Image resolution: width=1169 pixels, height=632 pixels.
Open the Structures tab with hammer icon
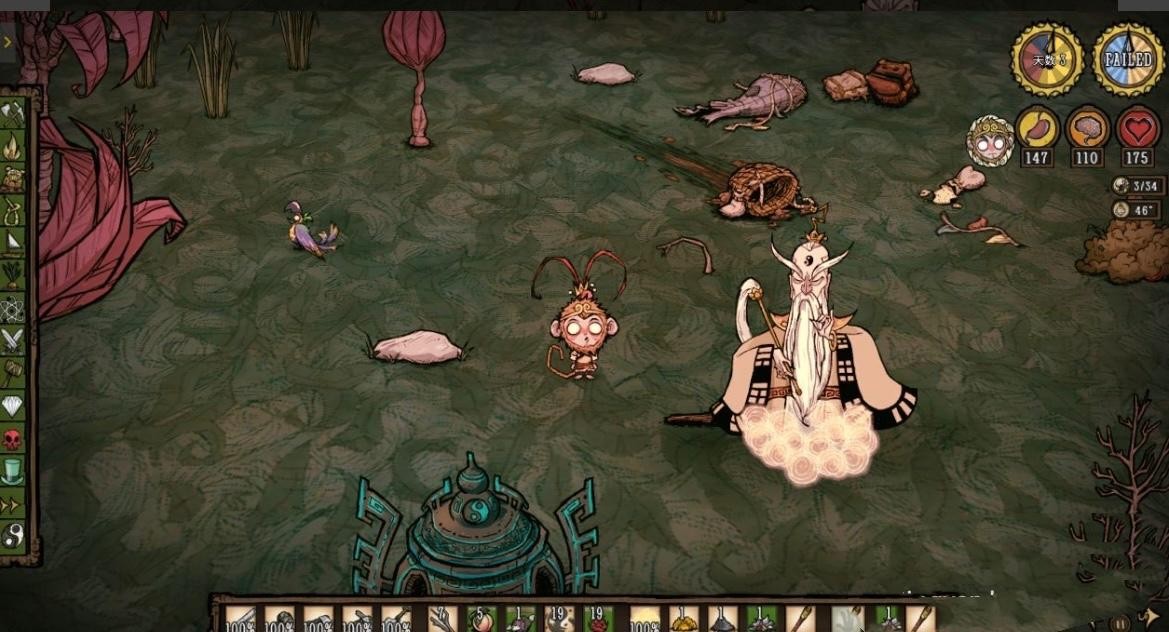coord(14,372)
